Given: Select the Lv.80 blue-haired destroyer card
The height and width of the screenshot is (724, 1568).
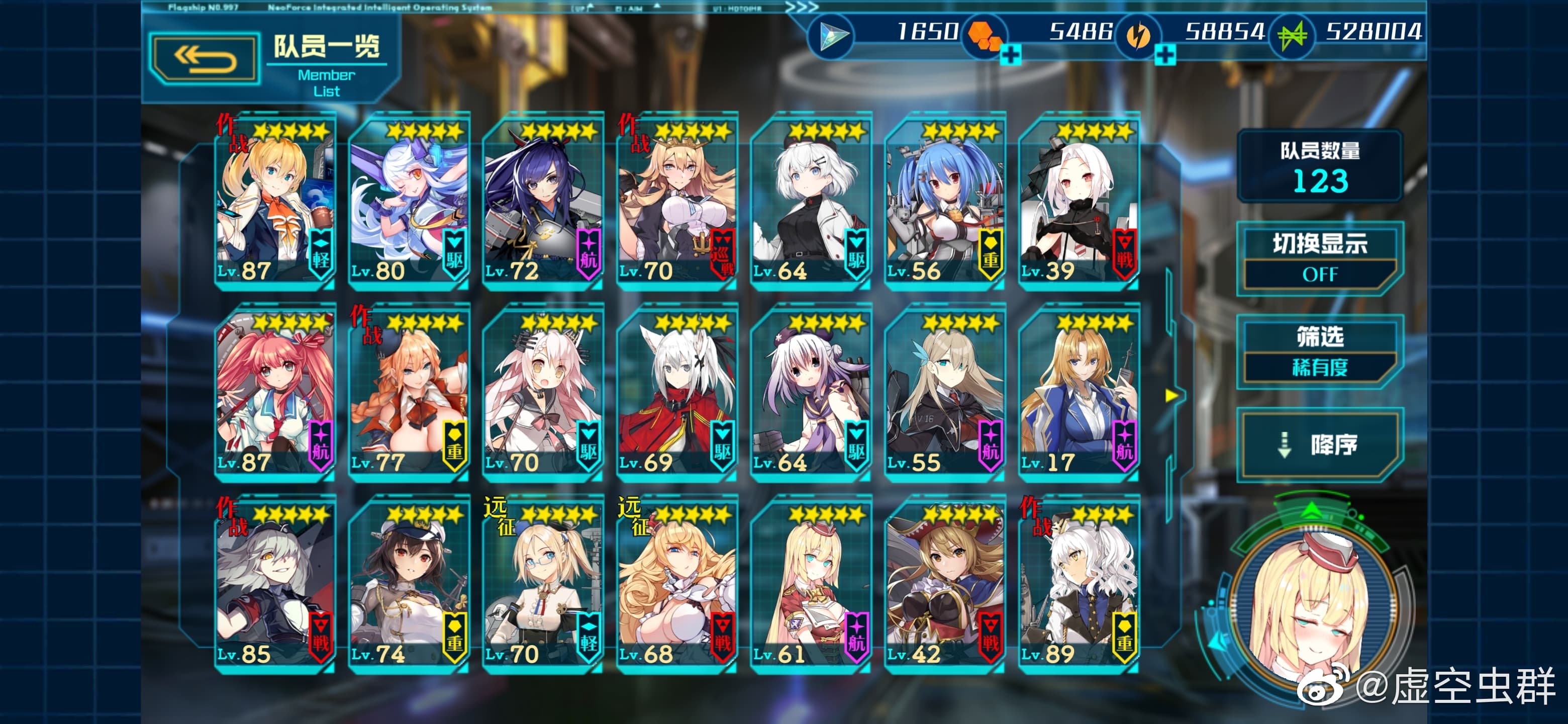Looking at the screenshot, I should click(x=409, y=201).
